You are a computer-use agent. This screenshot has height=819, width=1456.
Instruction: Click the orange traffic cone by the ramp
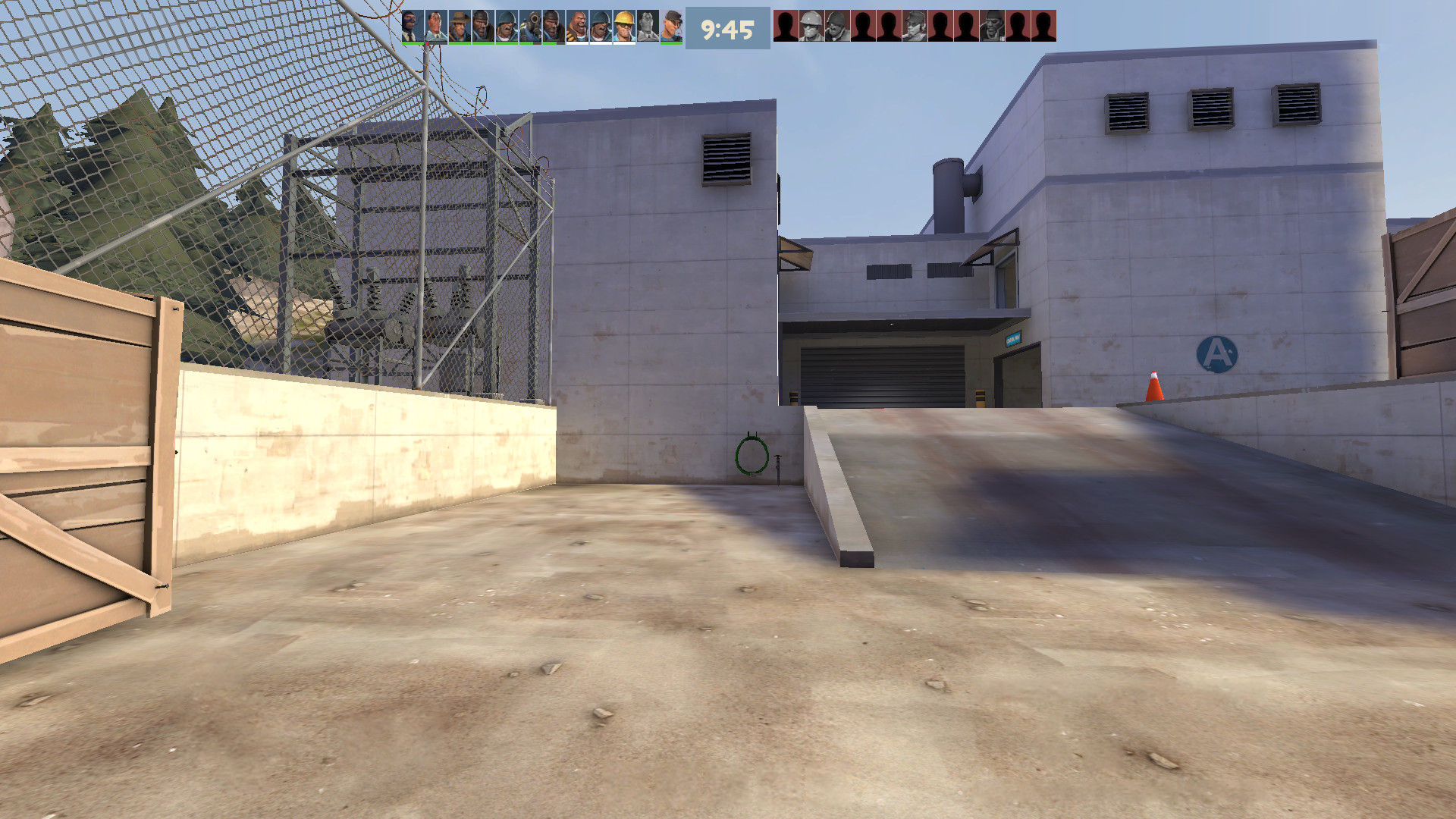pos(1156,387)
